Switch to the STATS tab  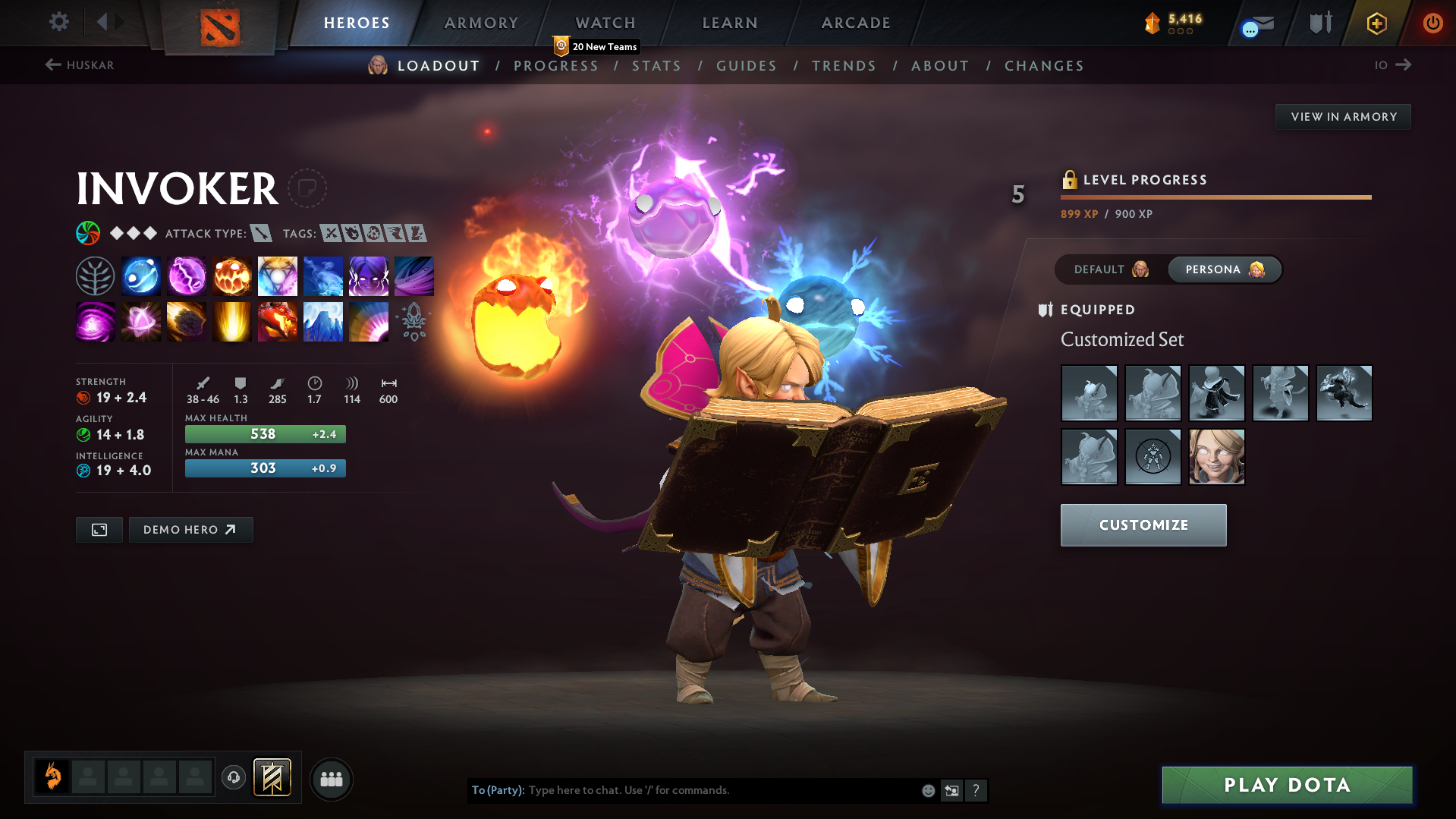[656, 66]
